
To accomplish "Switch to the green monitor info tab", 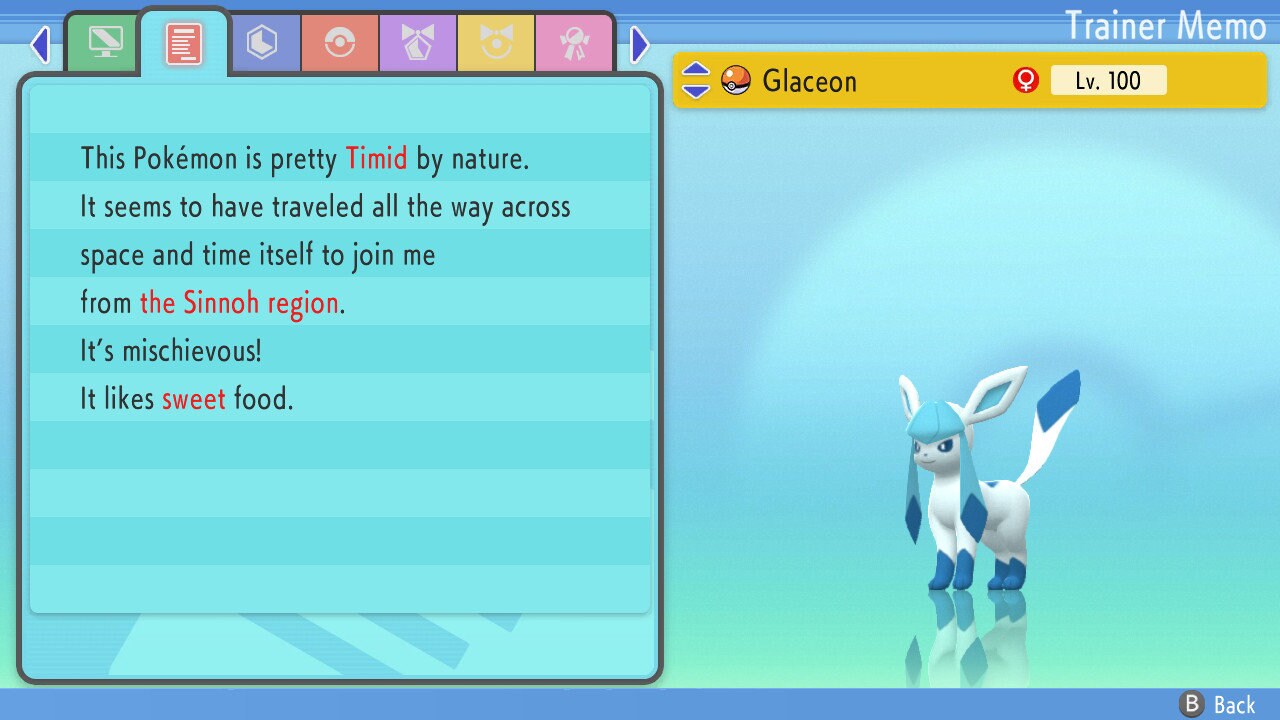I will coord(105,43).
